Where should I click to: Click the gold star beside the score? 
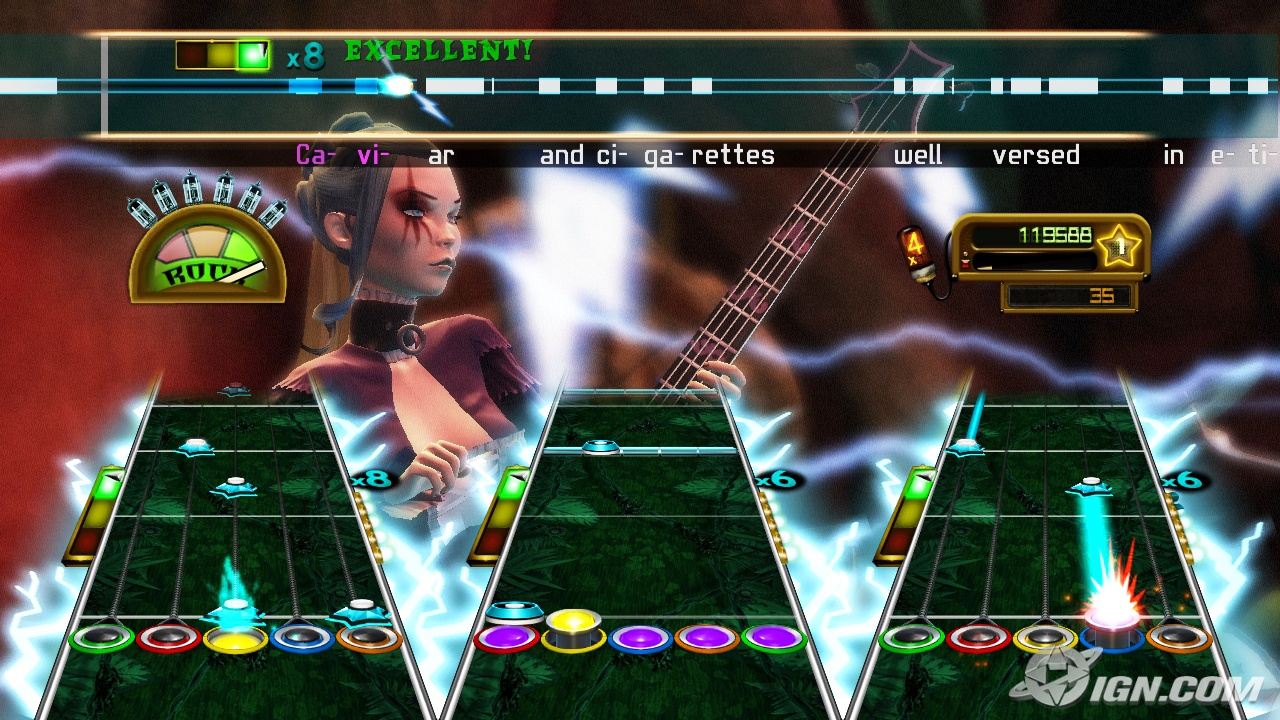tap(1120, 245)
